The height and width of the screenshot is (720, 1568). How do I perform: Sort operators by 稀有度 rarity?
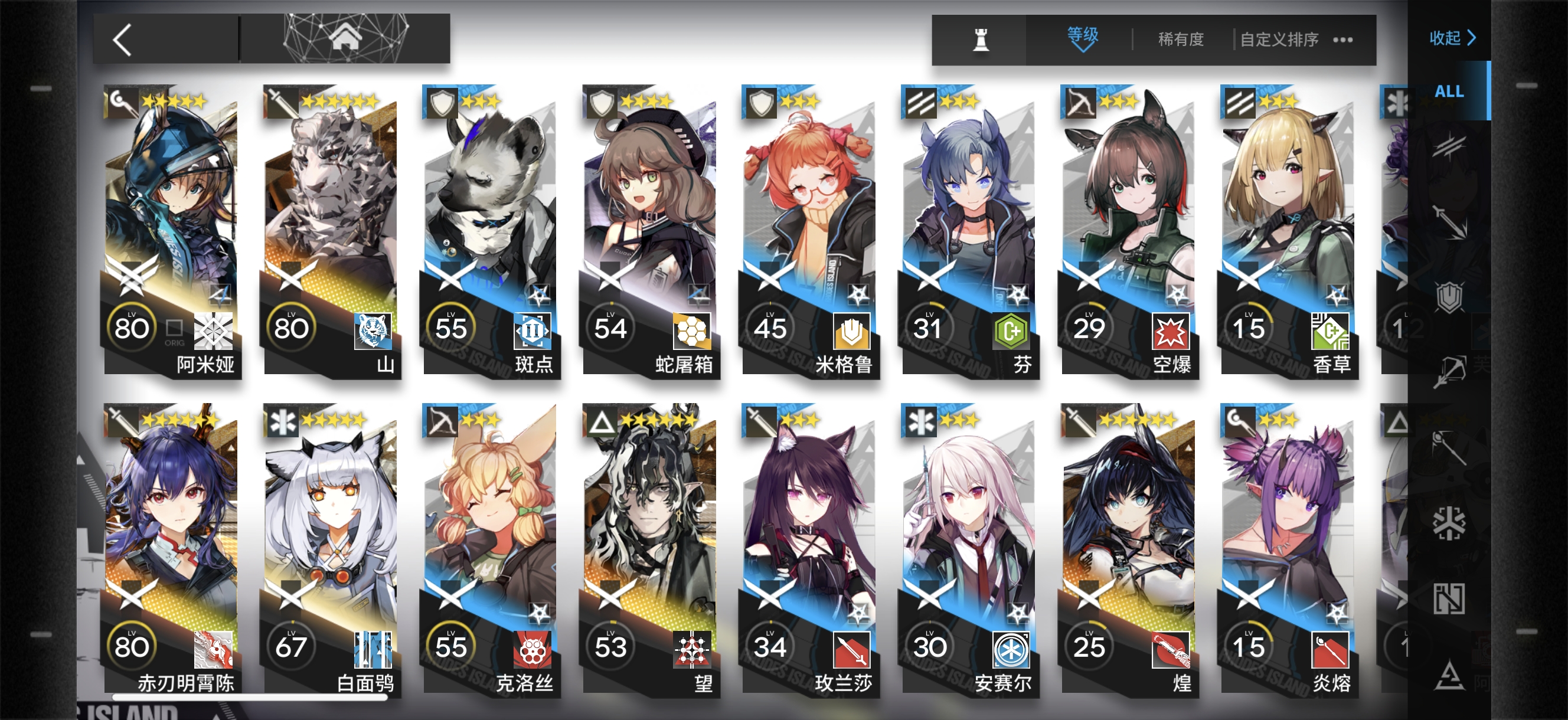(1180, 40)
